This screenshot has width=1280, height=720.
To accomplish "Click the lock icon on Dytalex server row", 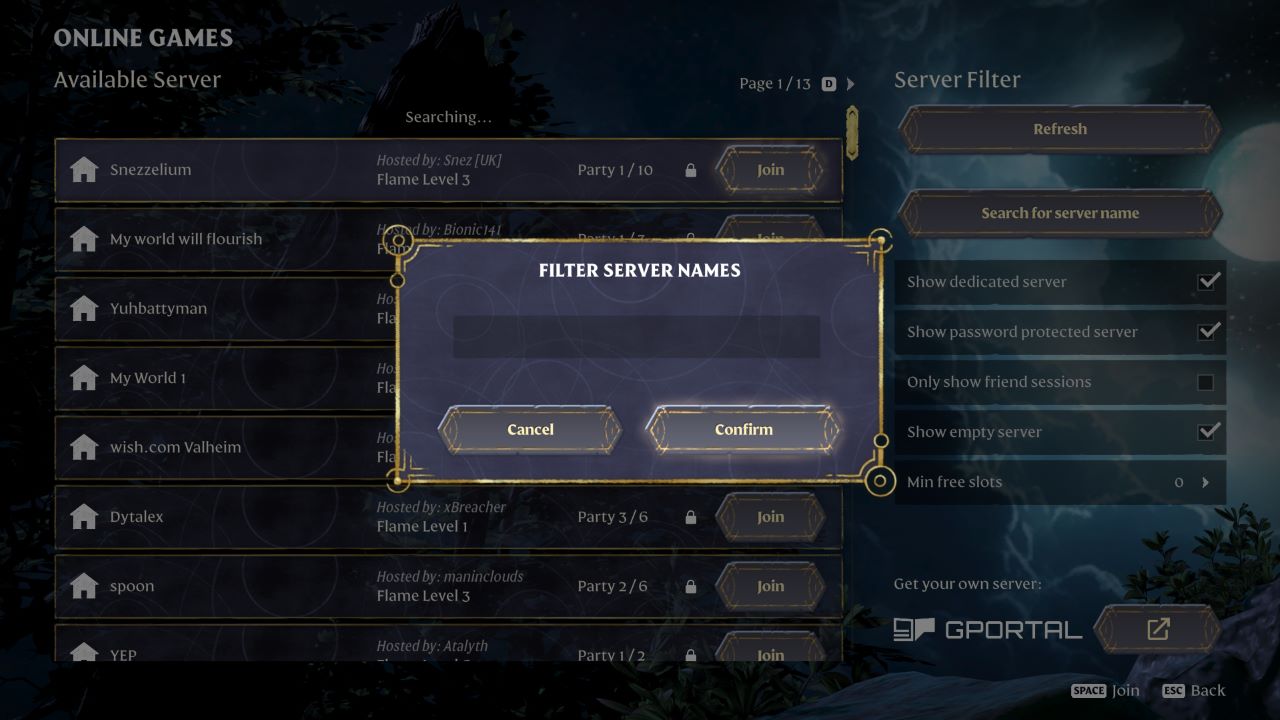I will [x=690, y=517].
